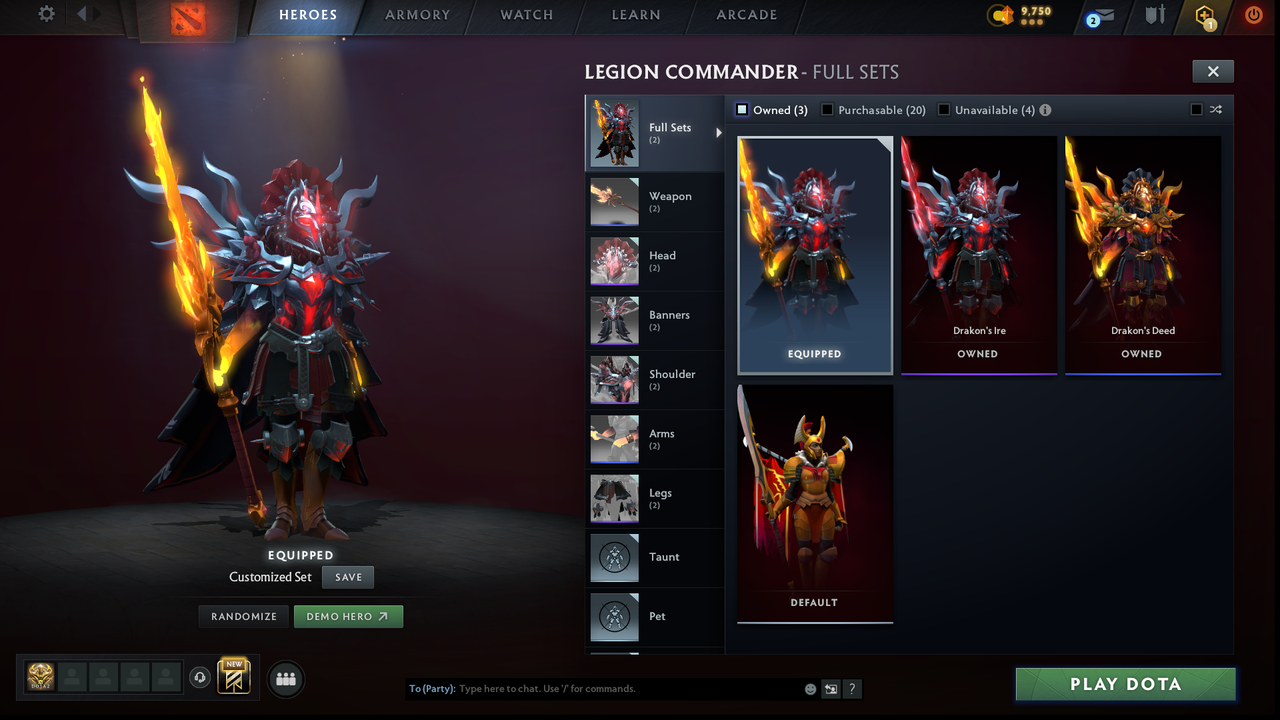Image resolution: width=1280 pixels, height=720 pixels.
Task: Open the battle pass NEW icon
Action: [234, 677]
